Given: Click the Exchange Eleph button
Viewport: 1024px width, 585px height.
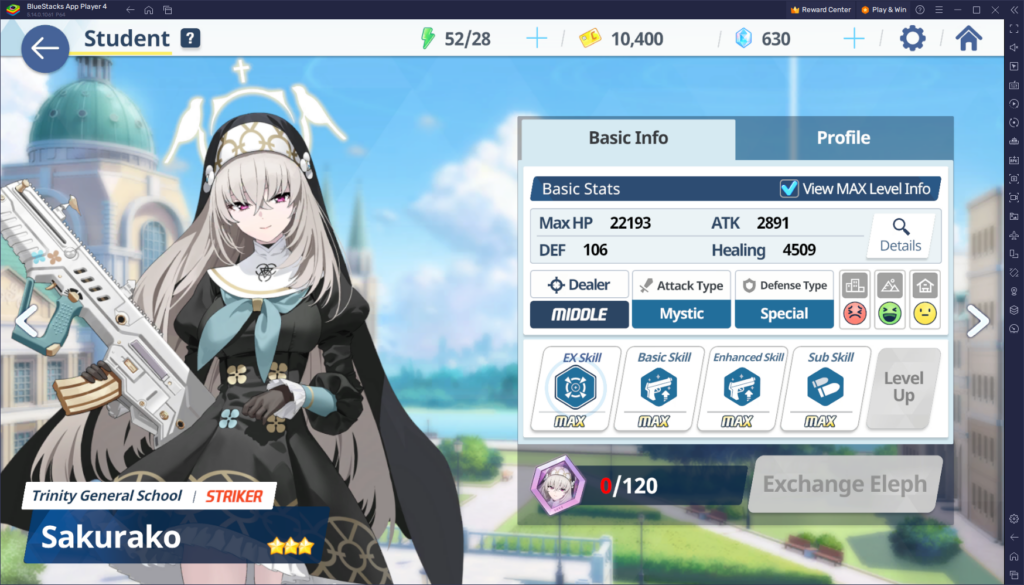Looking at the screenshot, I should (x=845, y=485).
